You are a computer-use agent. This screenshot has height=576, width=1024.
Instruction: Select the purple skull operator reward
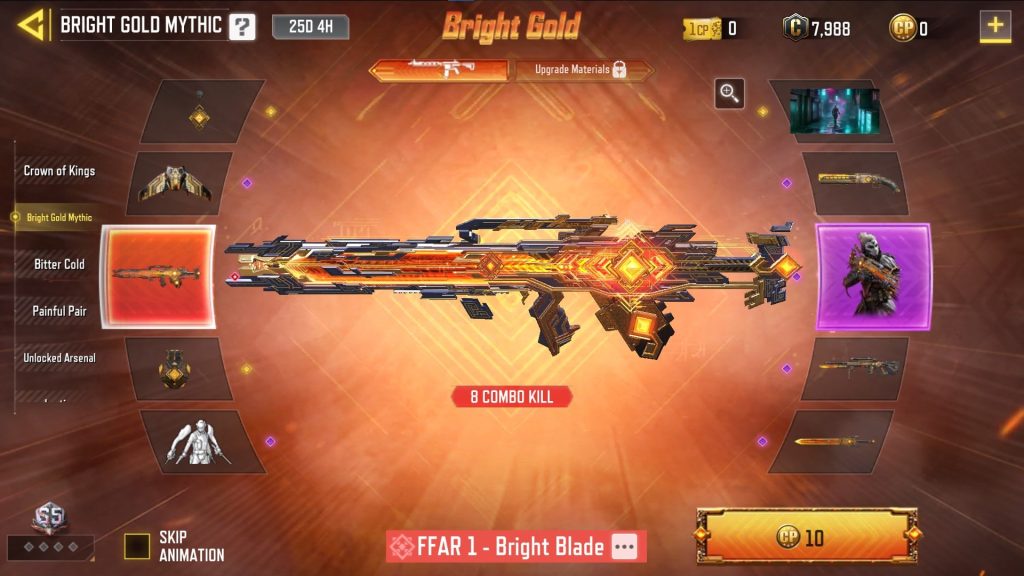[x=873, y=276]
